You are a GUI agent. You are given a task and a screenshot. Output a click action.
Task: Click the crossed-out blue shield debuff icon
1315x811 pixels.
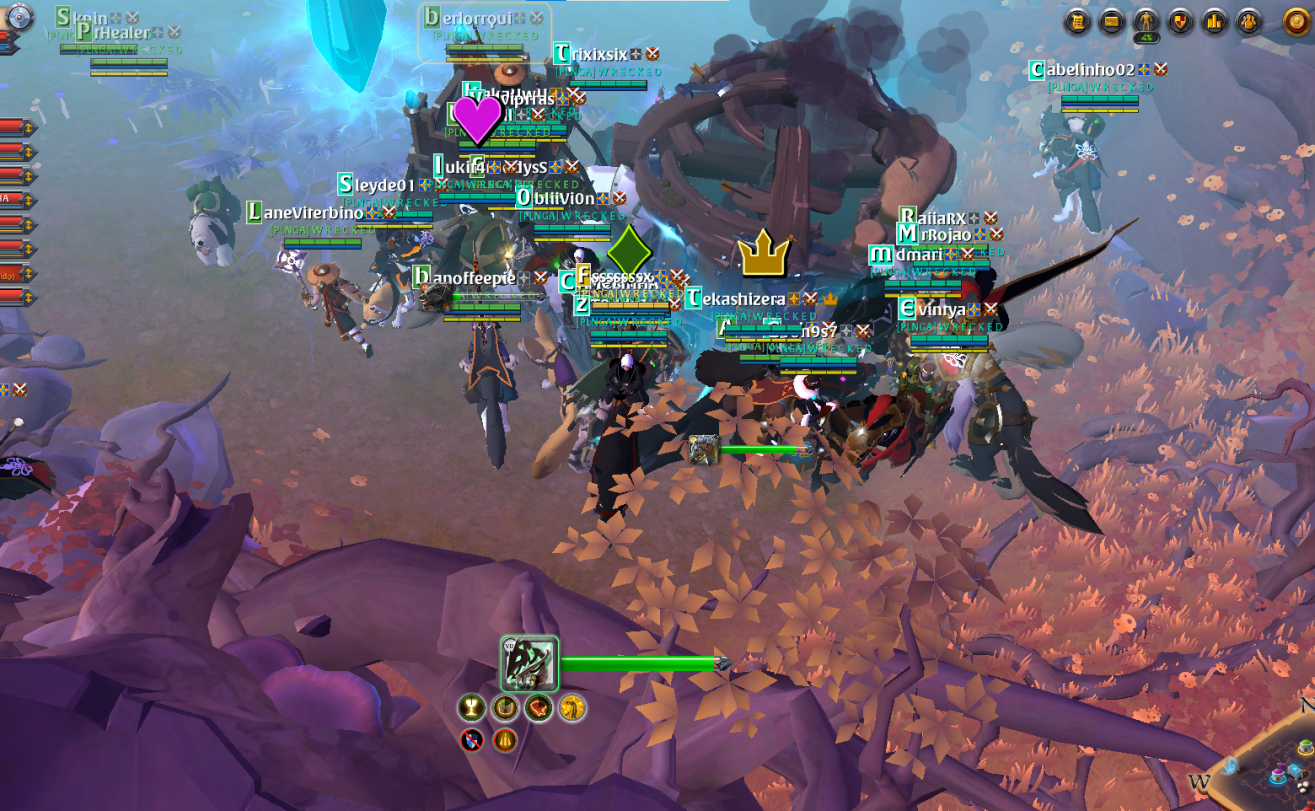coord(472,740)
